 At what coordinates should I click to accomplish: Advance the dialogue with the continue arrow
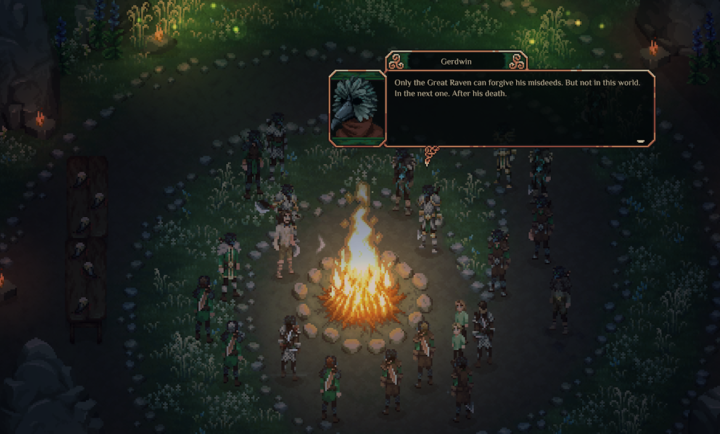(641, 141)
